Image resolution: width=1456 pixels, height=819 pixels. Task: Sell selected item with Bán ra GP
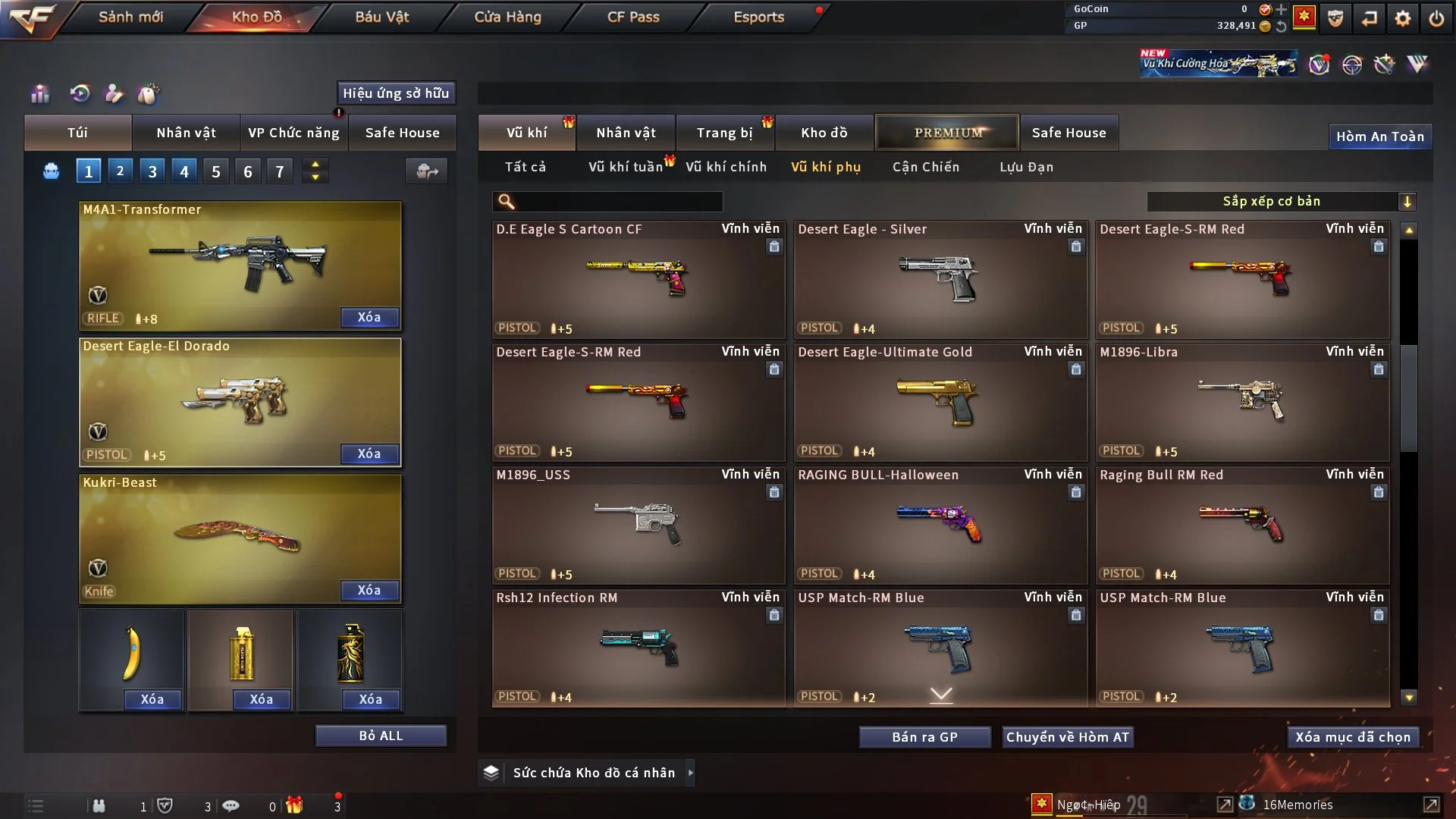924,737
